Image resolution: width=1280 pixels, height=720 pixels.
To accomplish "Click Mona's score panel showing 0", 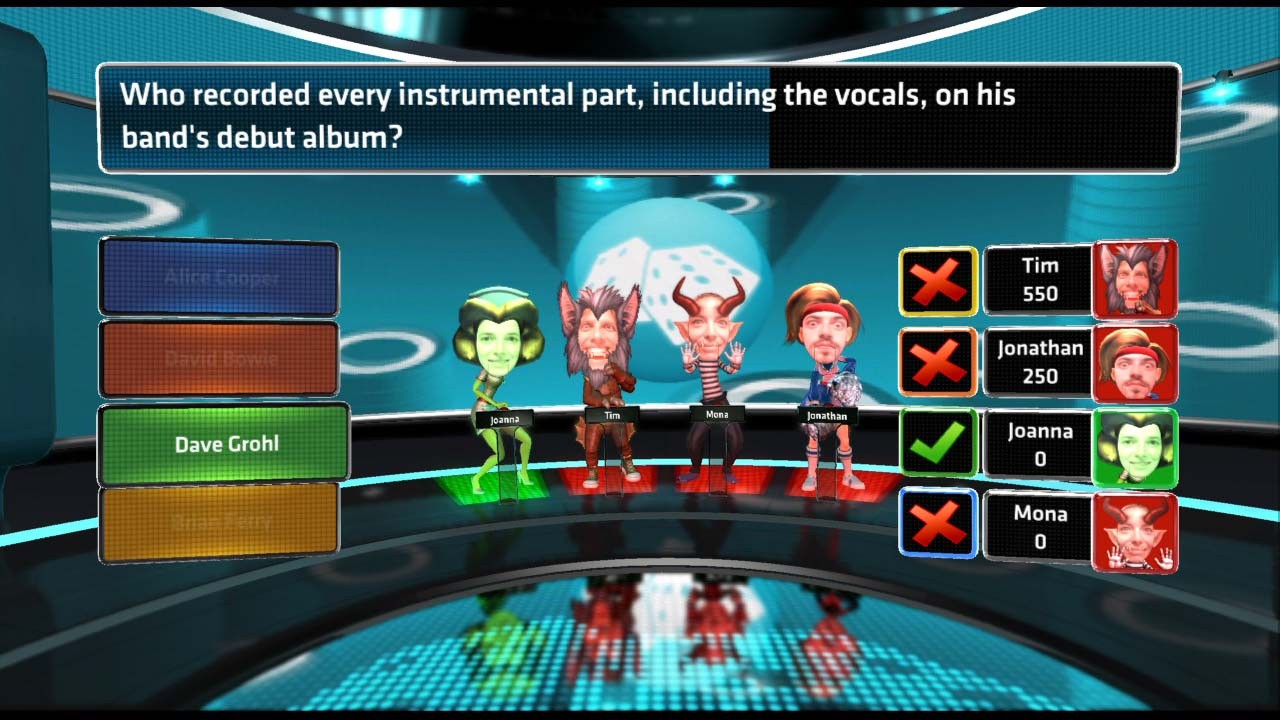I will [x=1038, y=528].
